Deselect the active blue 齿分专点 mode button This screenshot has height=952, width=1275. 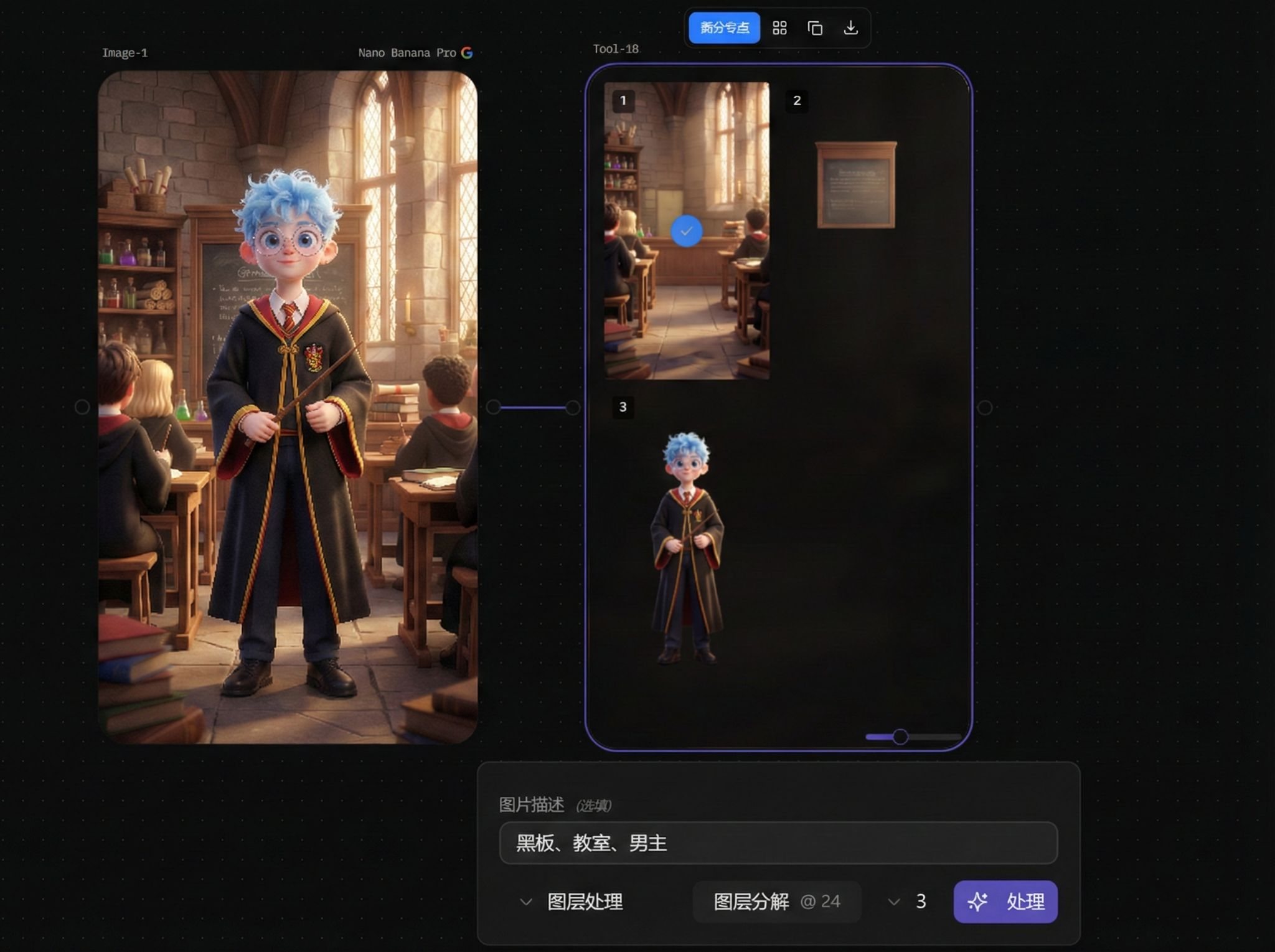tap(724, 28)
